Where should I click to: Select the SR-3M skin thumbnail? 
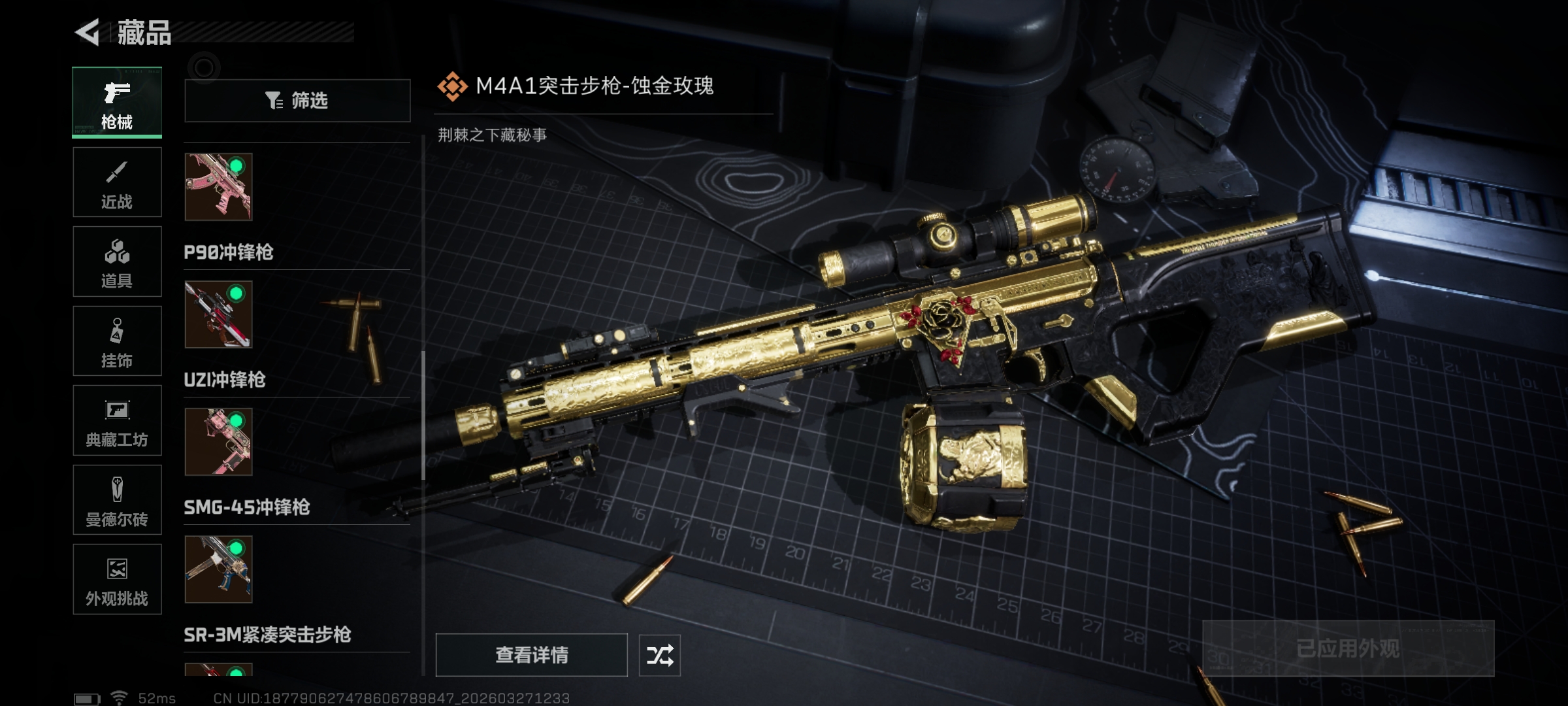(218, 569)
